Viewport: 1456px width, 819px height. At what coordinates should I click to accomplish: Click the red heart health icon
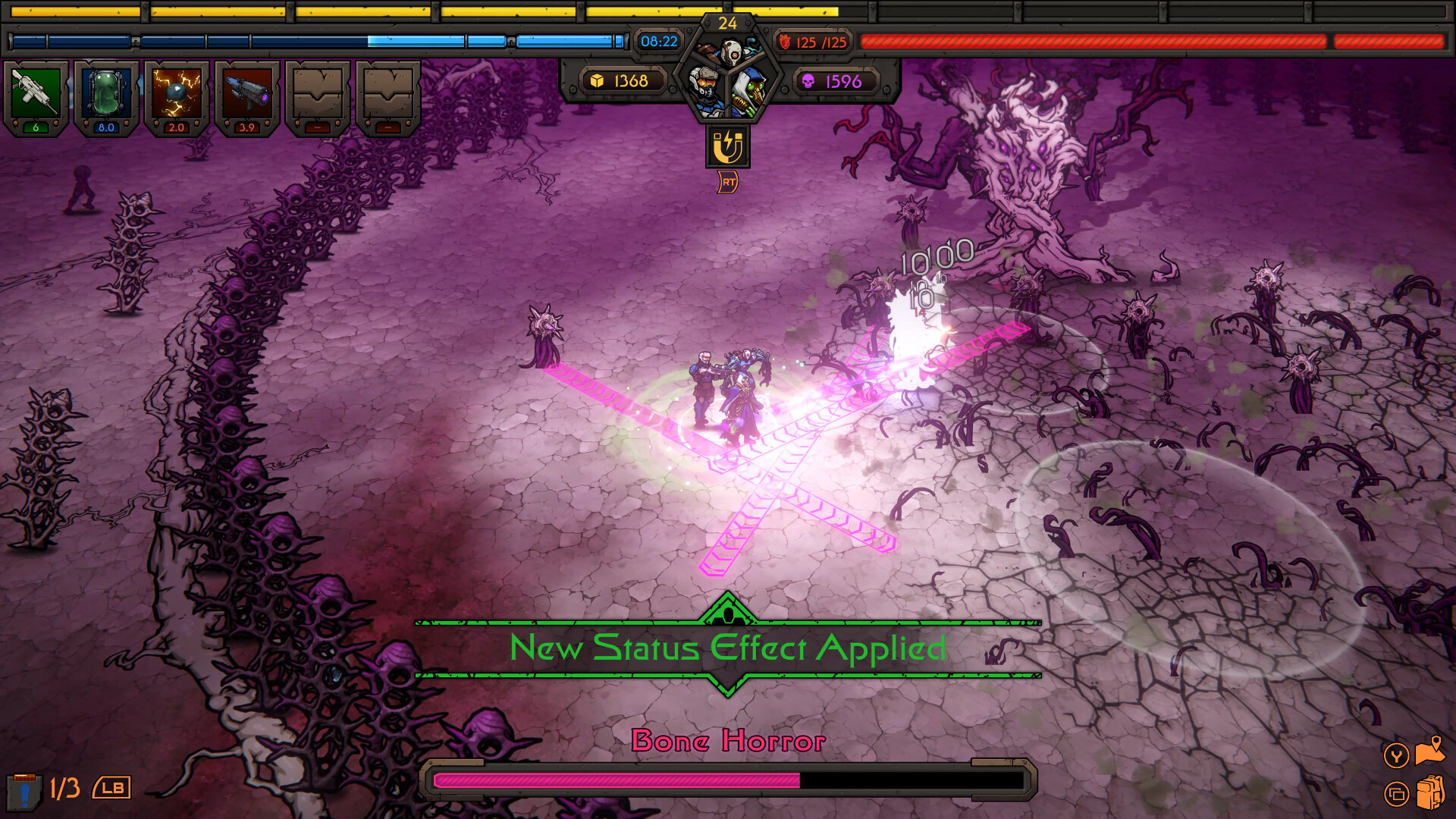click(x=786, y=42)
